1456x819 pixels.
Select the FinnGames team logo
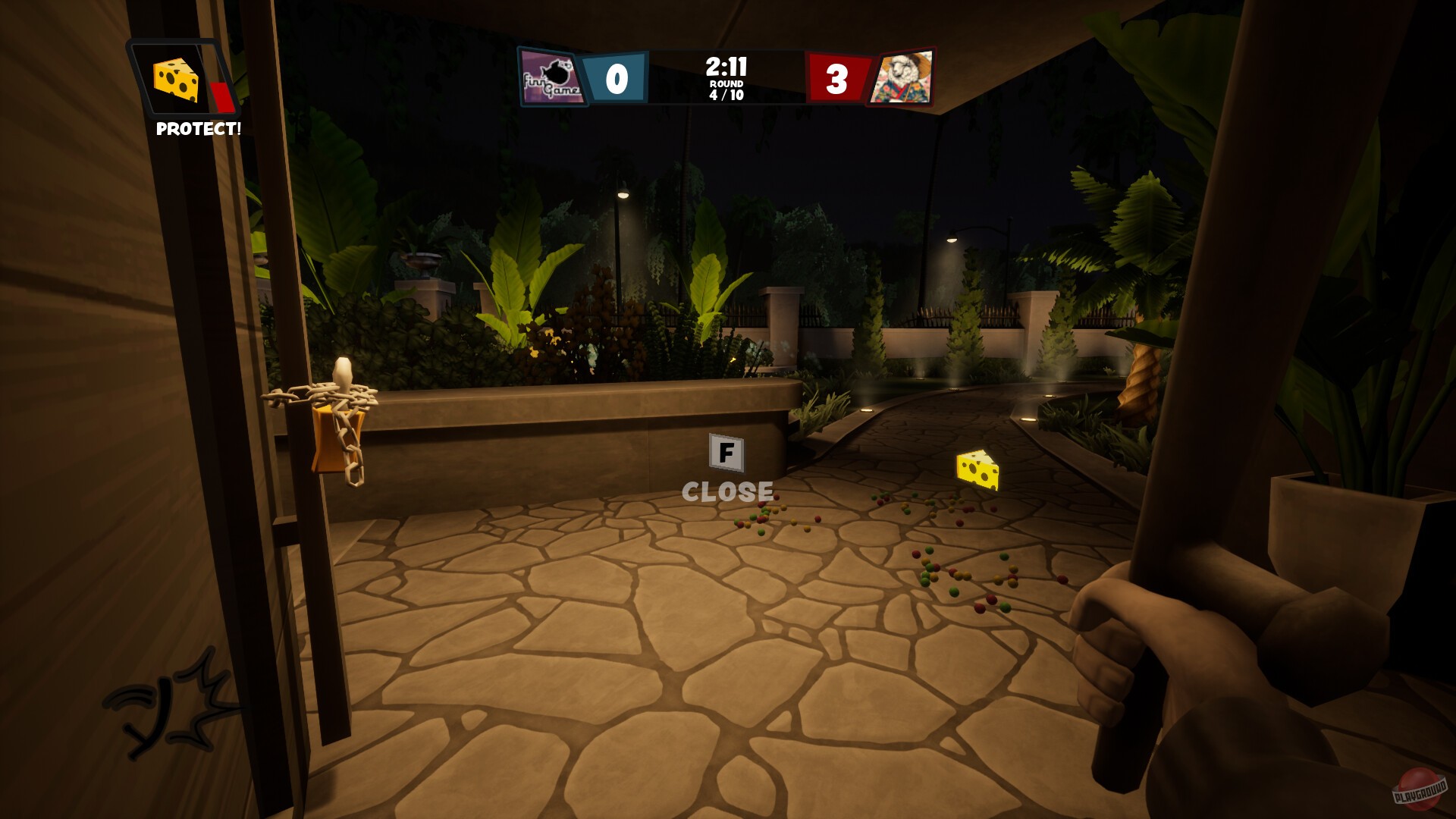552,77
